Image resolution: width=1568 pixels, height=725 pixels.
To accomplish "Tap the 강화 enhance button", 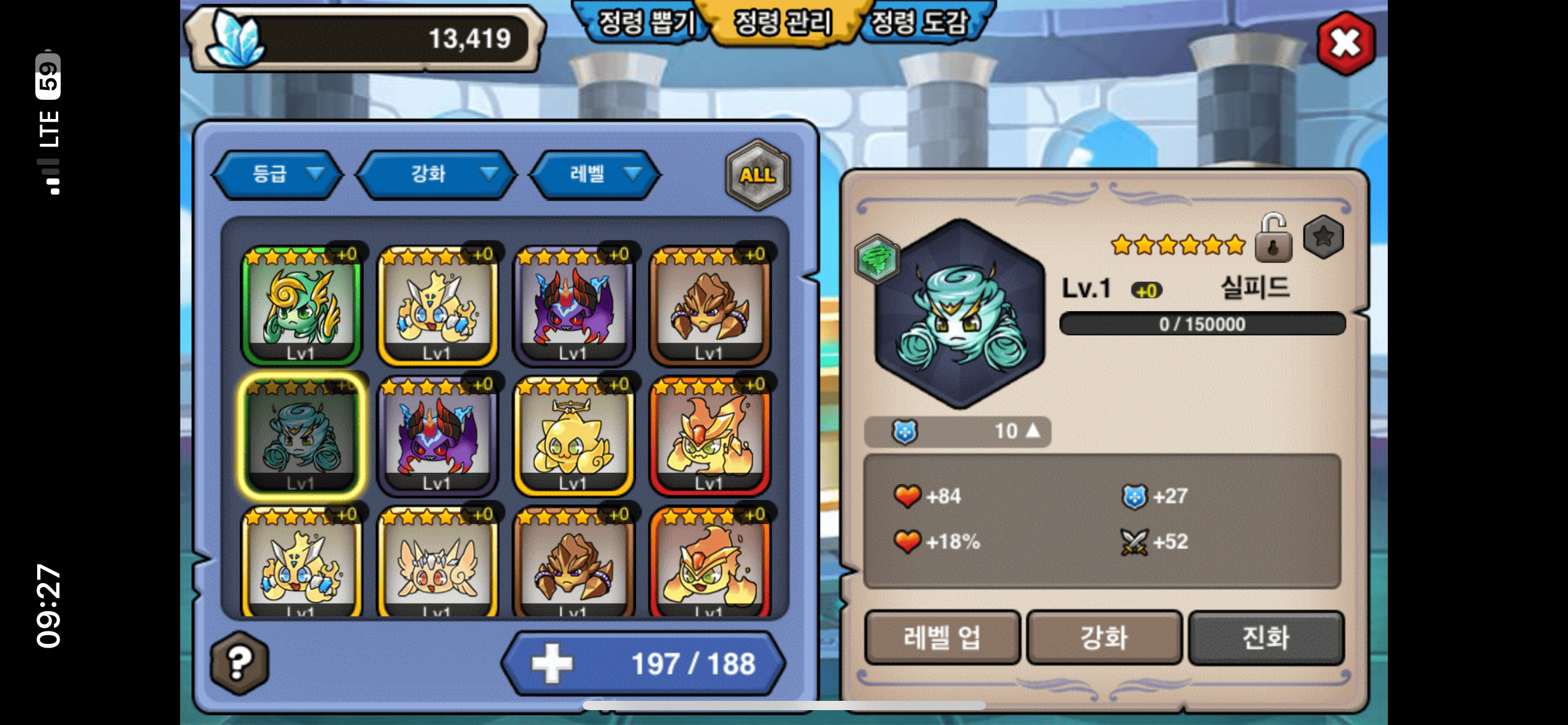I will 1104,638.
